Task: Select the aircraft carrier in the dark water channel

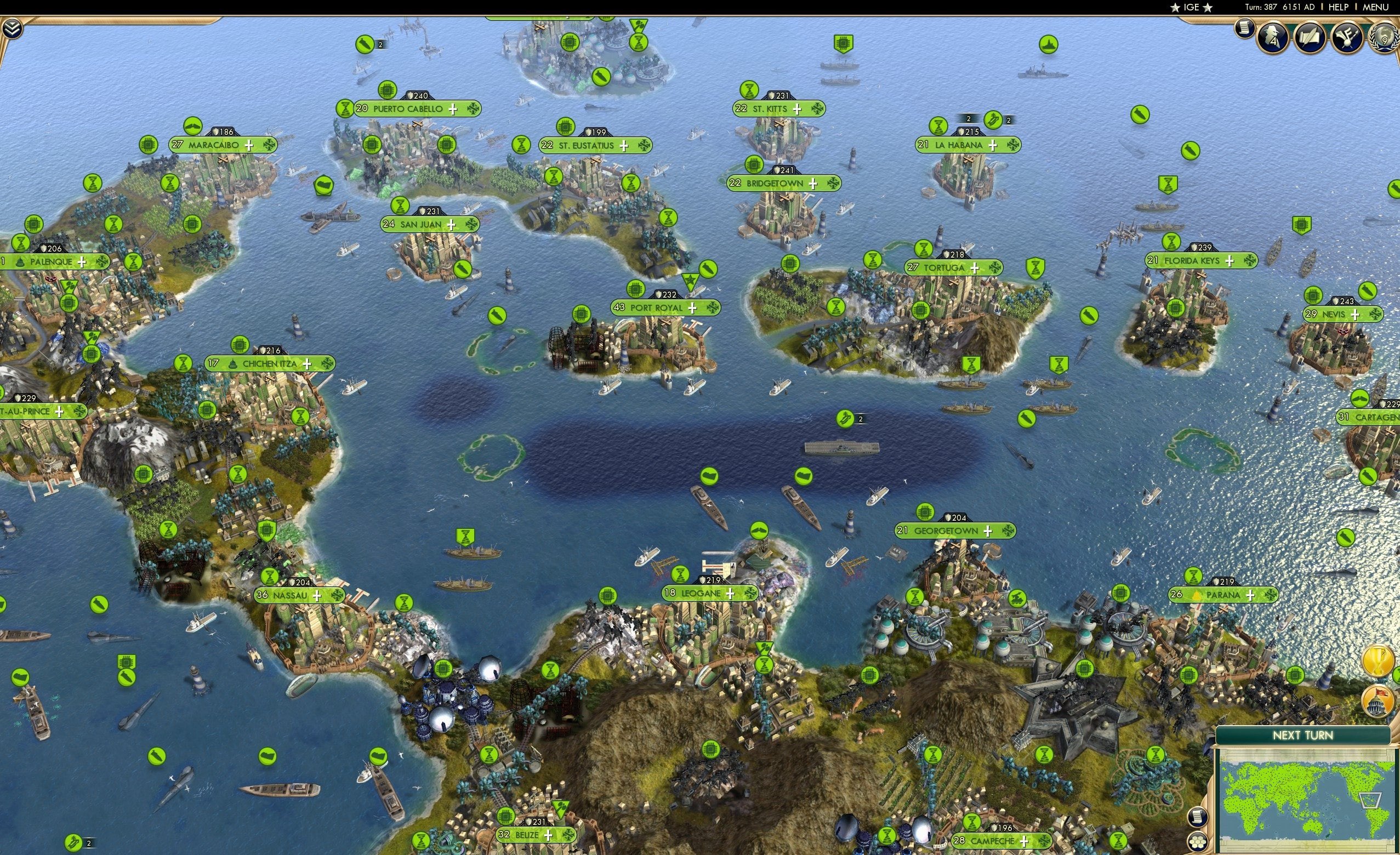Action: (843, 449)
